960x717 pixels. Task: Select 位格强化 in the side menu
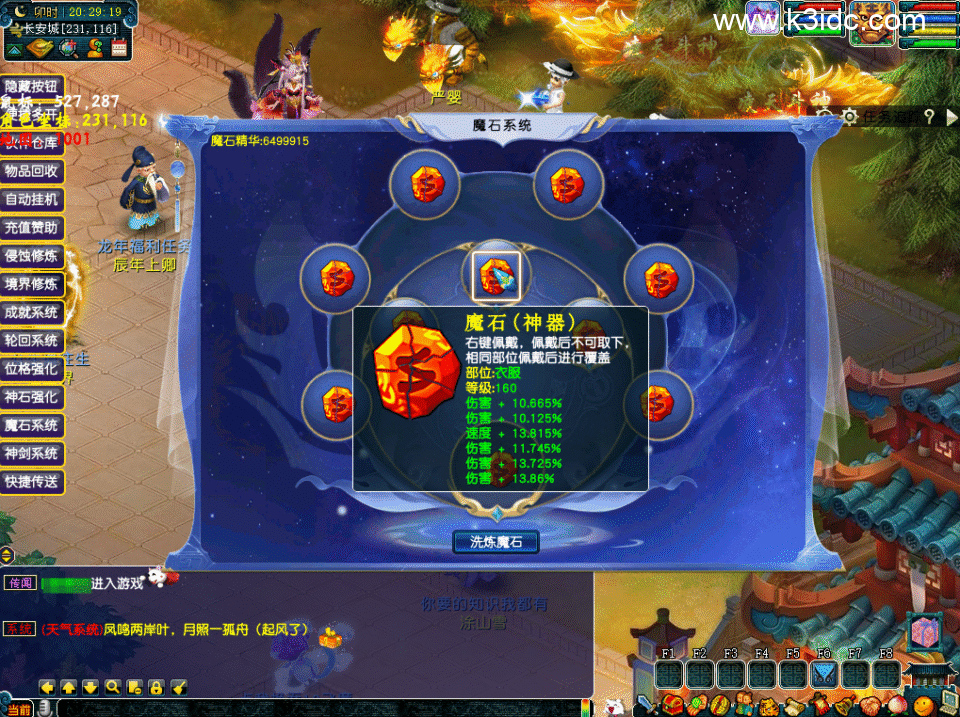33,369
